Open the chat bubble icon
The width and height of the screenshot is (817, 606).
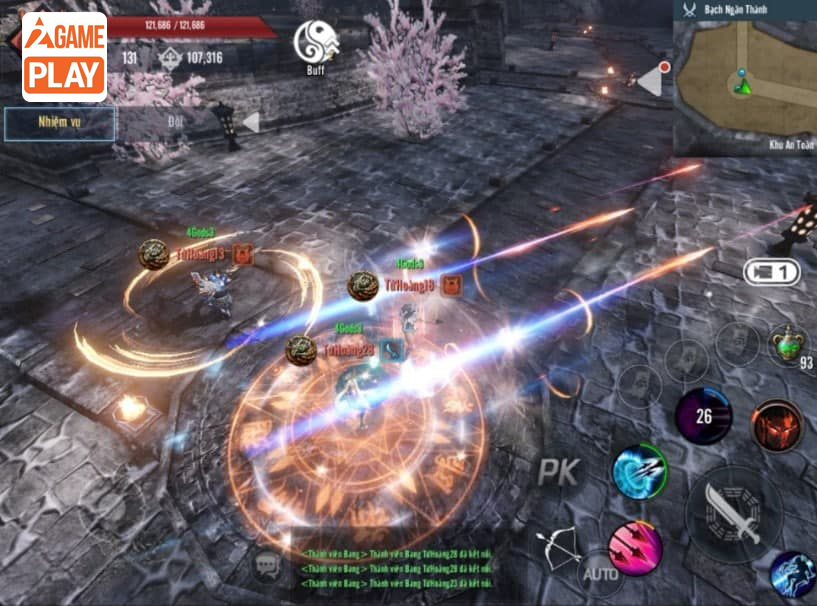coord(267,567)
